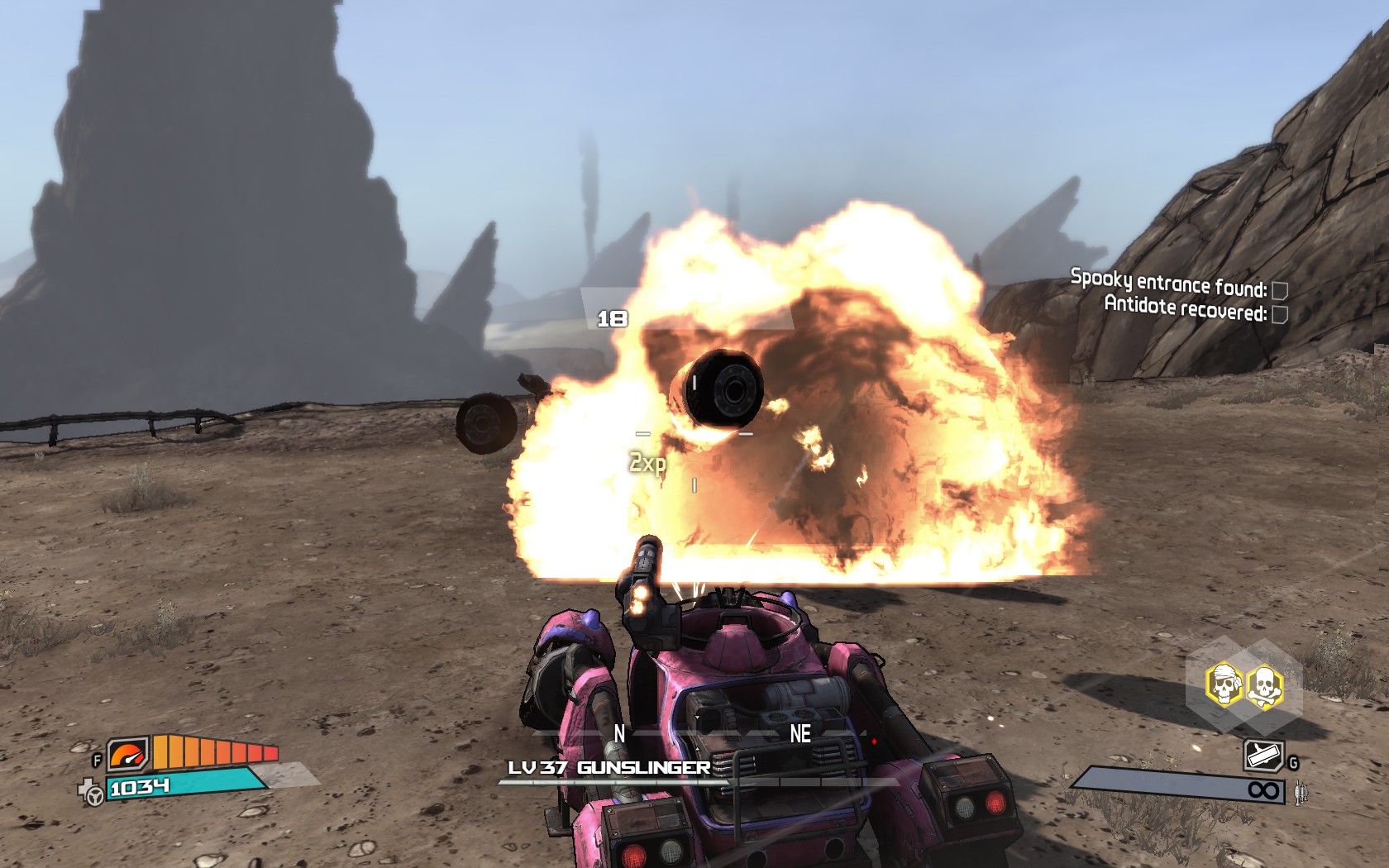Tick the Antidote recovered objective checkbox
This screenshot has width=1389, height=868.
click(1279, 314)
